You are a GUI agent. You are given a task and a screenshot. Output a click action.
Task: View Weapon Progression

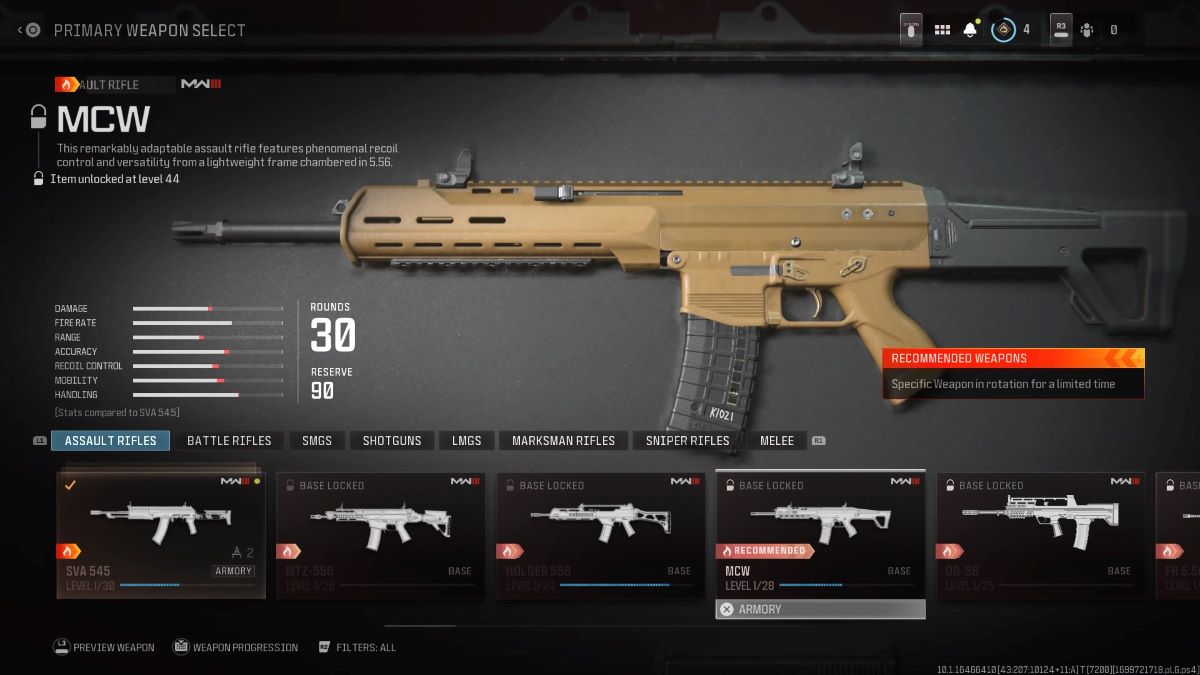tap(235, 647)
